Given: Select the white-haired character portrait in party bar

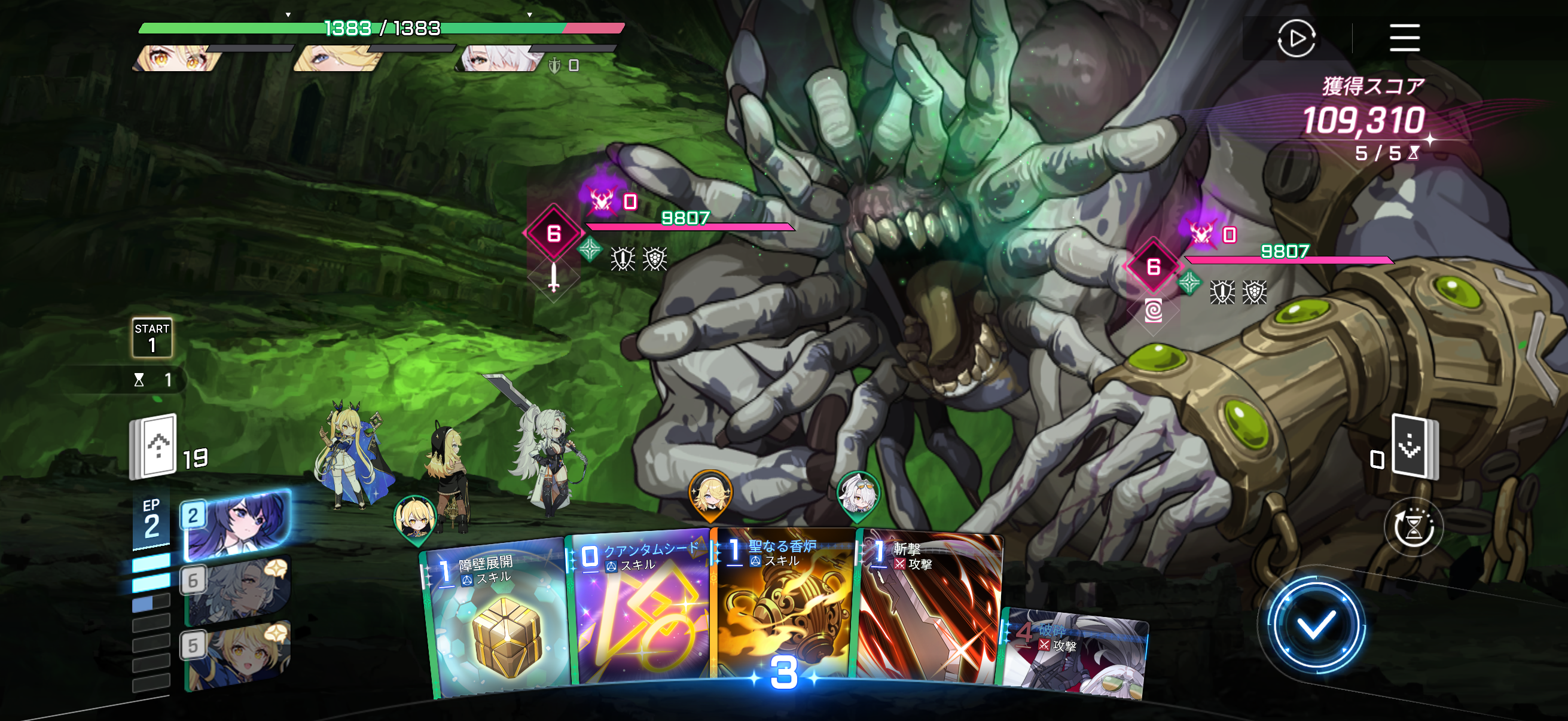Looking at the screenshot, I should tap(499, 60).
